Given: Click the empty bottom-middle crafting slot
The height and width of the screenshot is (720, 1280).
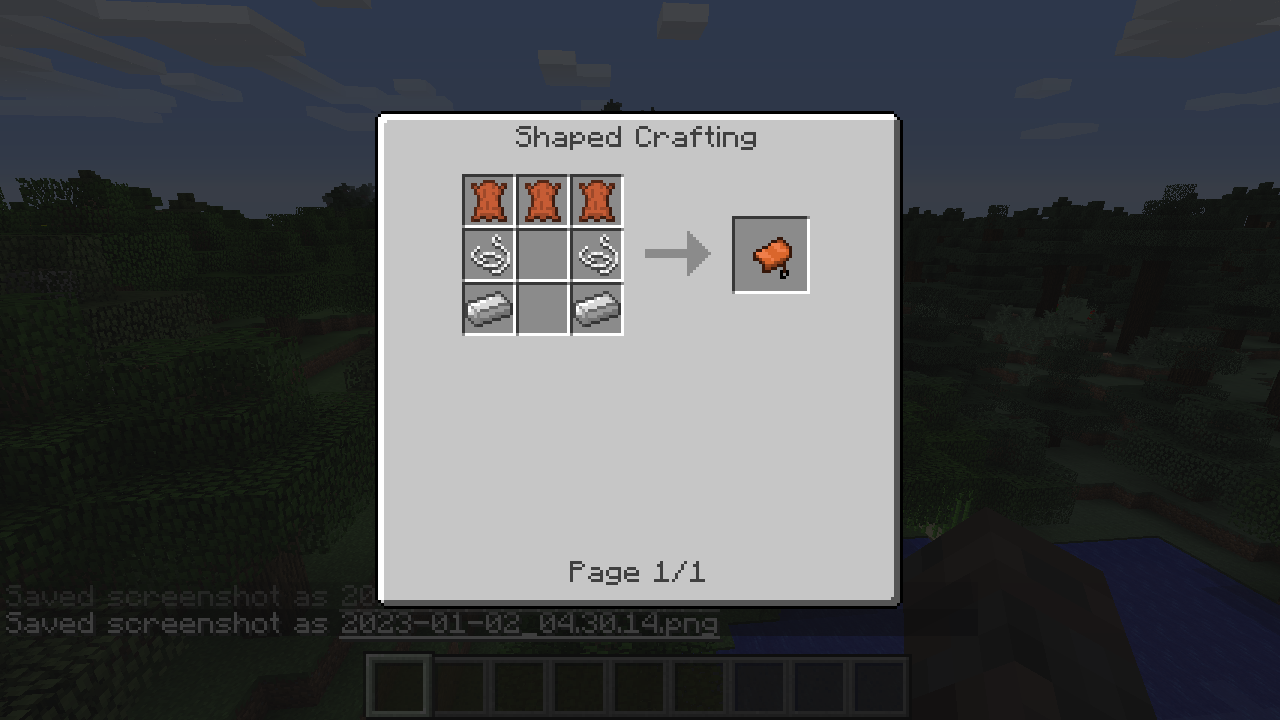Looking at the screenshot, I should [542, 308].
